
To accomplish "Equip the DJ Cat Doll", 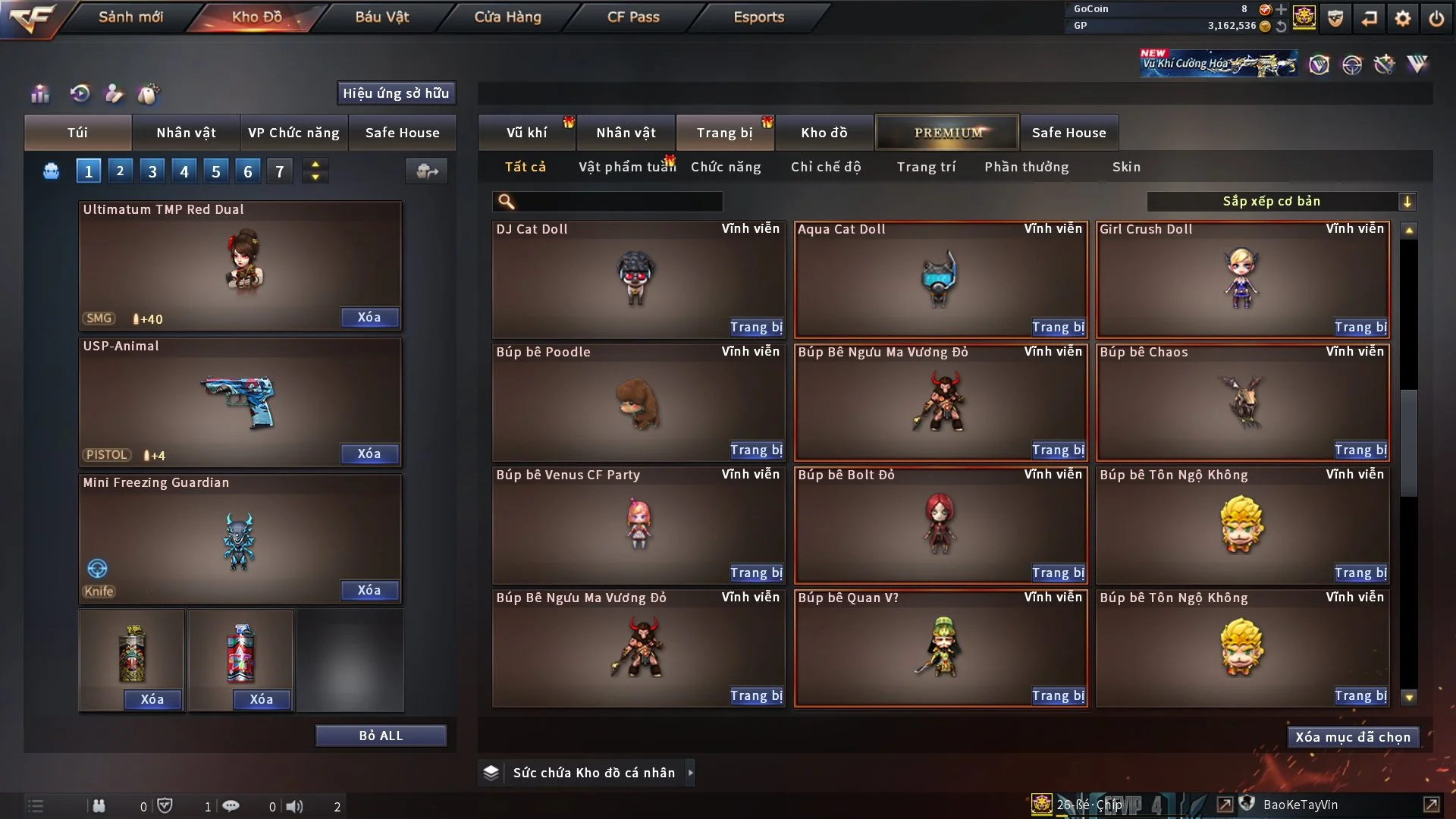I will (x=756, y=327).
